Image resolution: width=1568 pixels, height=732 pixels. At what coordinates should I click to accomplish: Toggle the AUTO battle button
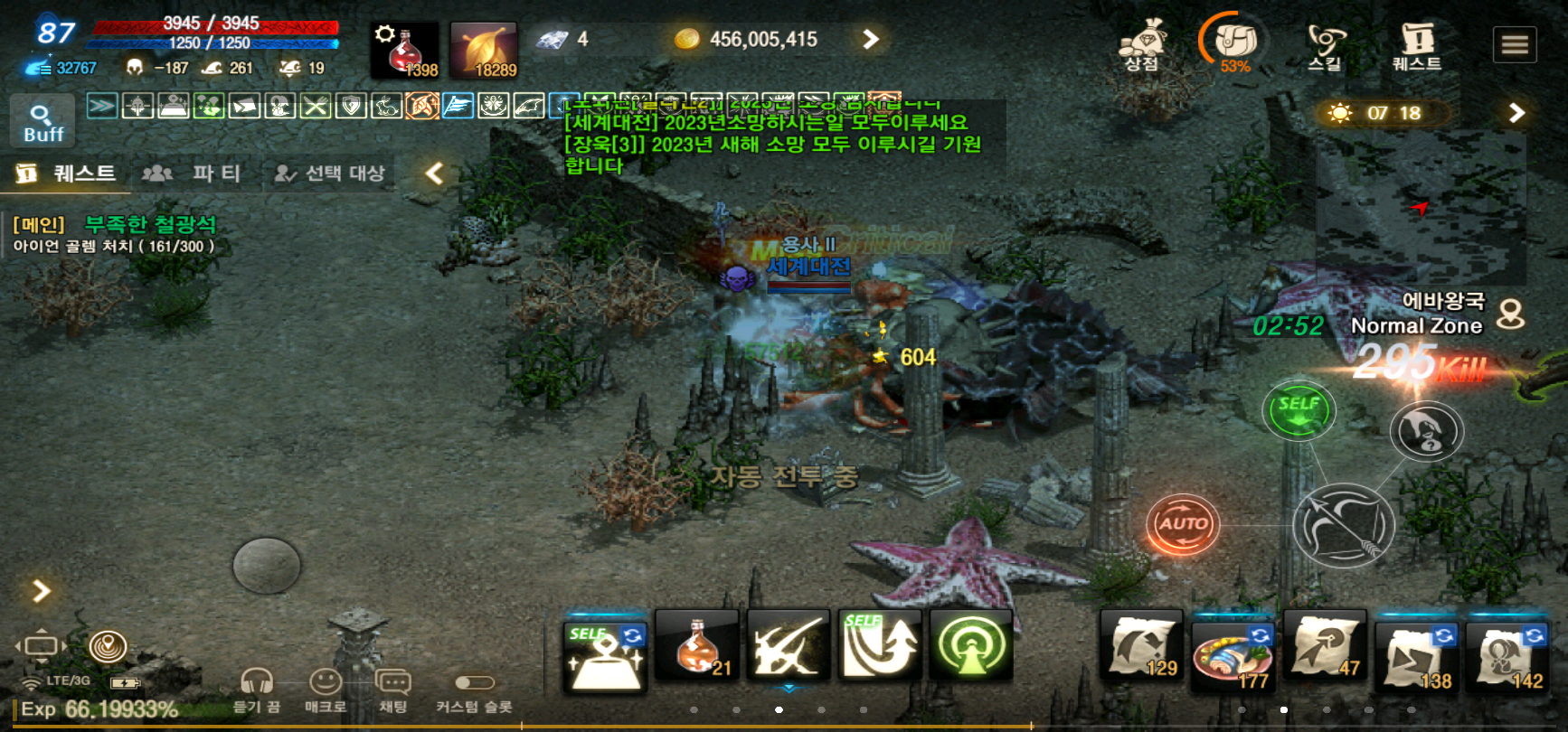click(1183, 523)
